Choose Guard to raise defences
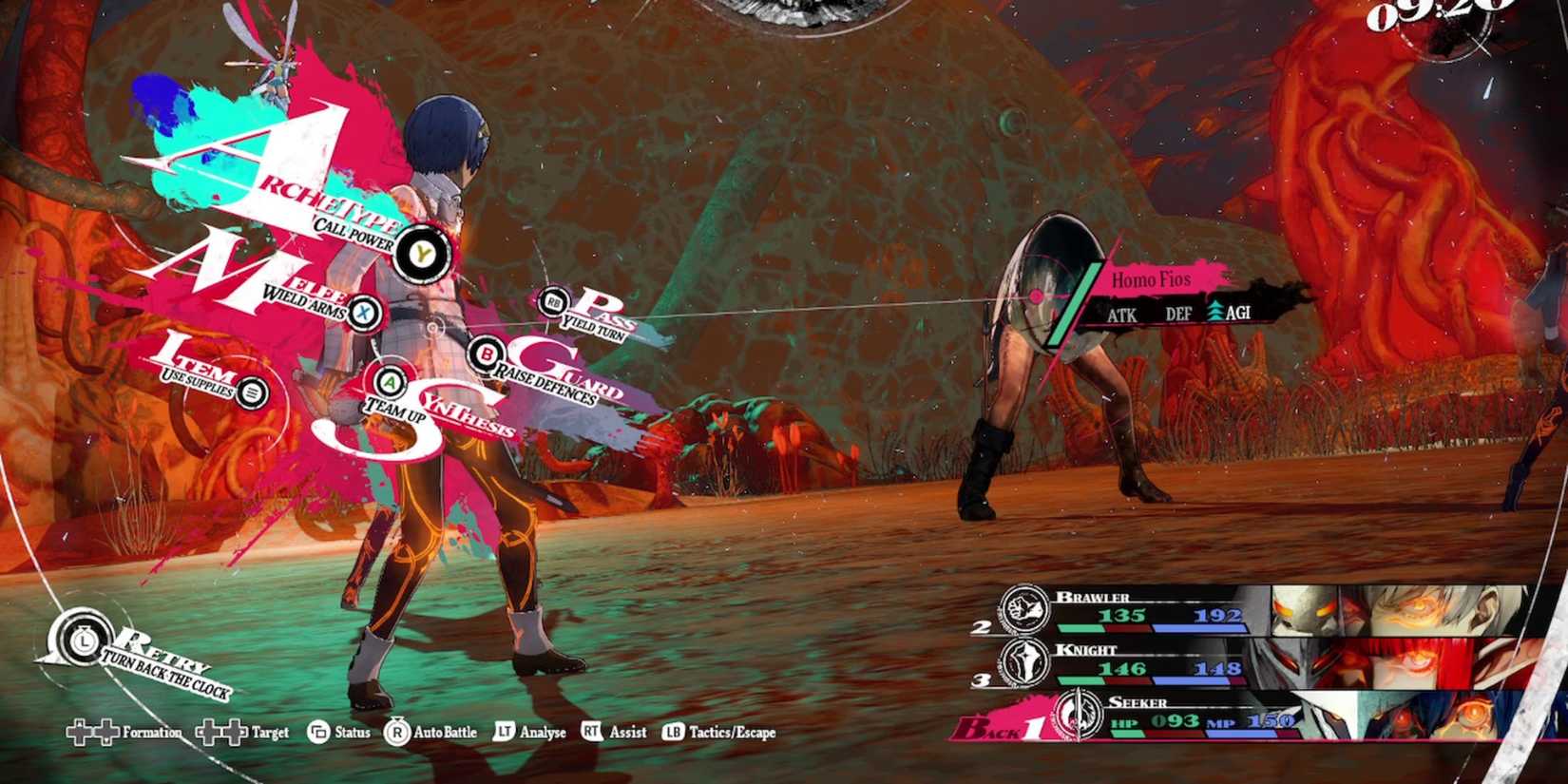This screenshot has height=784, width=1568. (487, 354)
